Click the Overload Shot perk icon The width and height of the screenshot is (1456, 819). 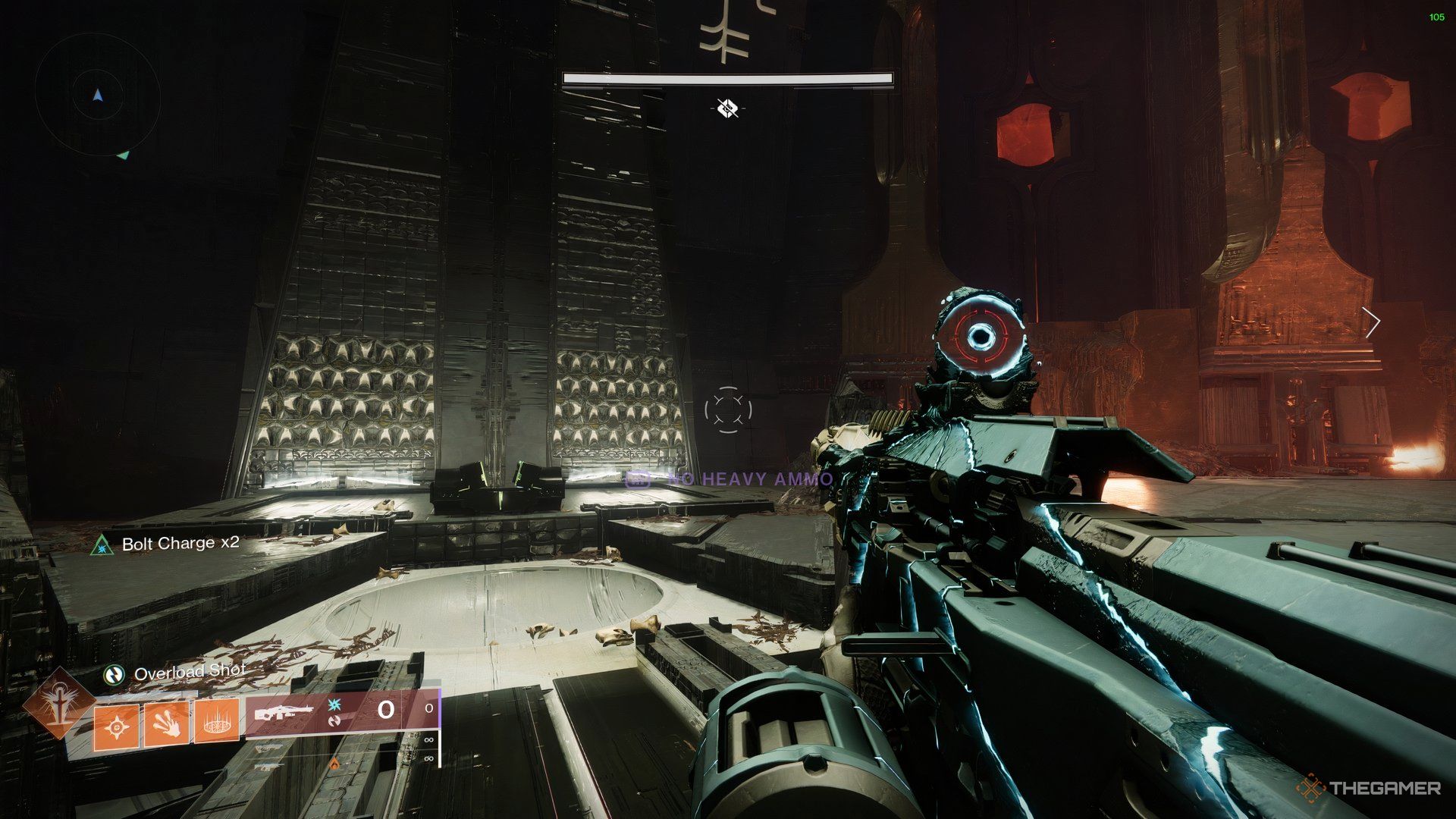tap(115, 673)
